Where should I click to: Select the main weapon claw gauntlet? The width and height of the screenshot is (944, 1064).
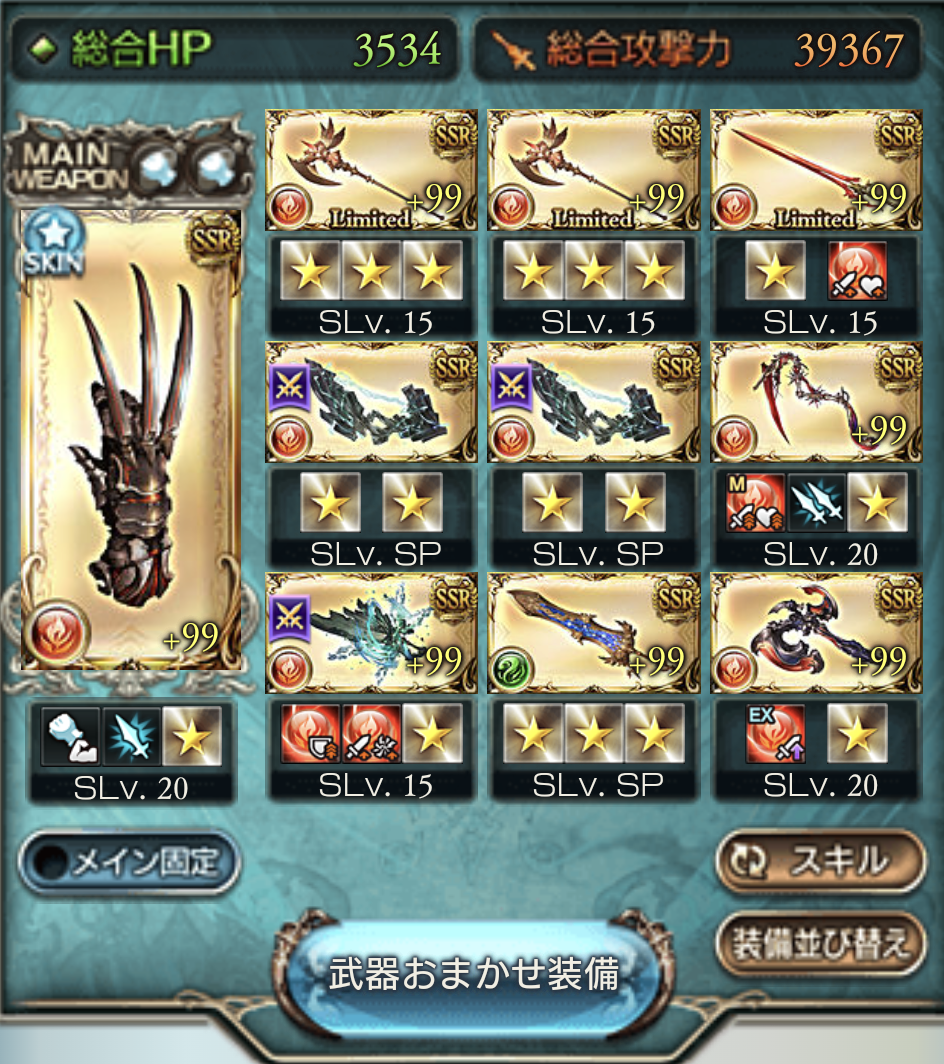131,440
